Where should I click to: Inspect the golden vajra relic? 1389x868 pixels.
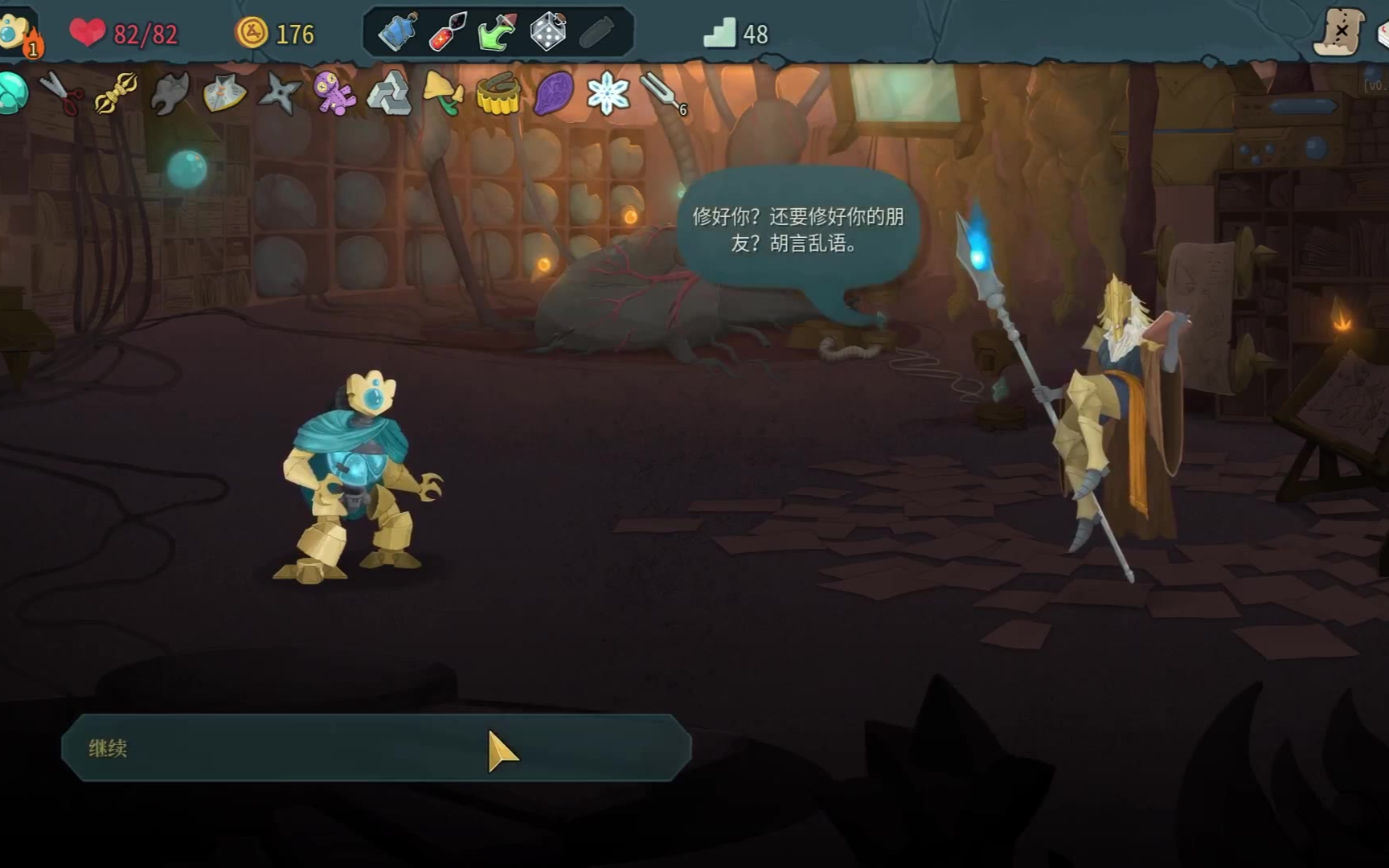click(x=116, y=92)
